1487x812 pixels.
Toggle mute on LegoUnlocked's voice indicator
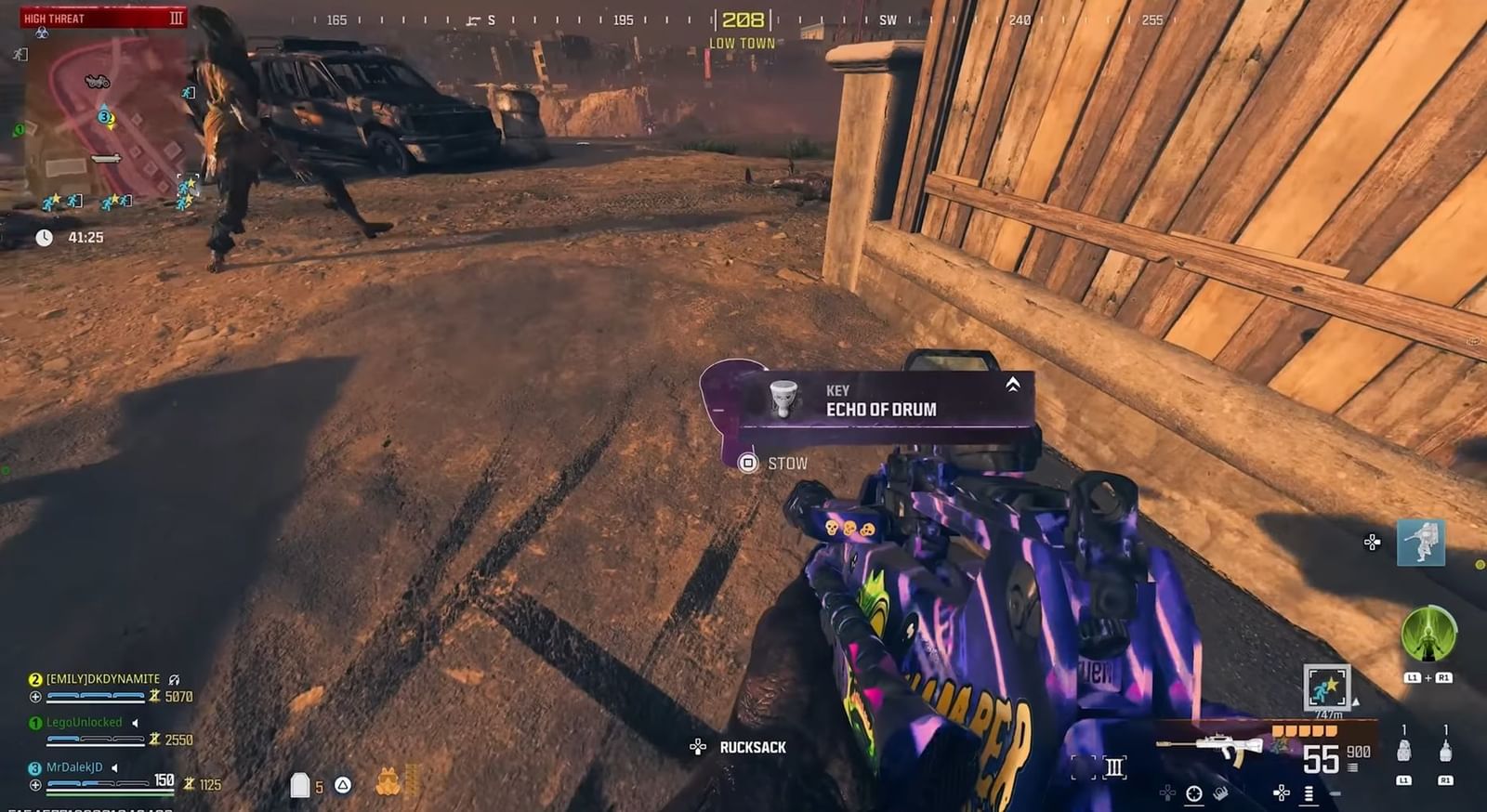click(136, 722)
